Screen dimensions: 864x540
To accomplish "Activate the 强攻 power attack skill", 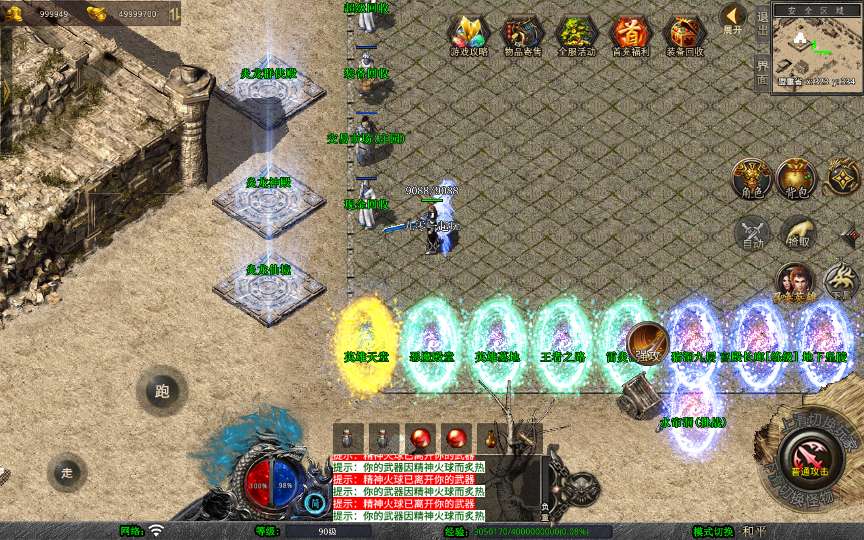I will [648, 344].
